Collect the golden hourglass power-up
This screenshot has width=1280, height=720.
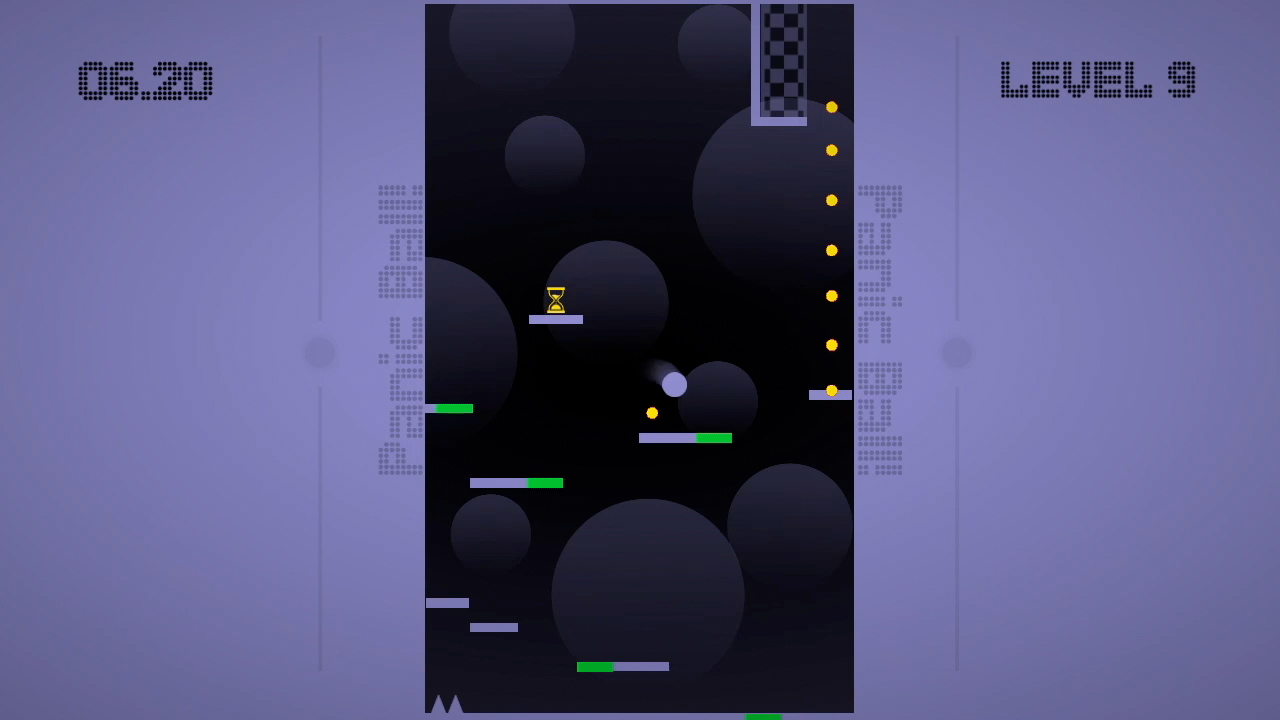[x=556, y=298]
